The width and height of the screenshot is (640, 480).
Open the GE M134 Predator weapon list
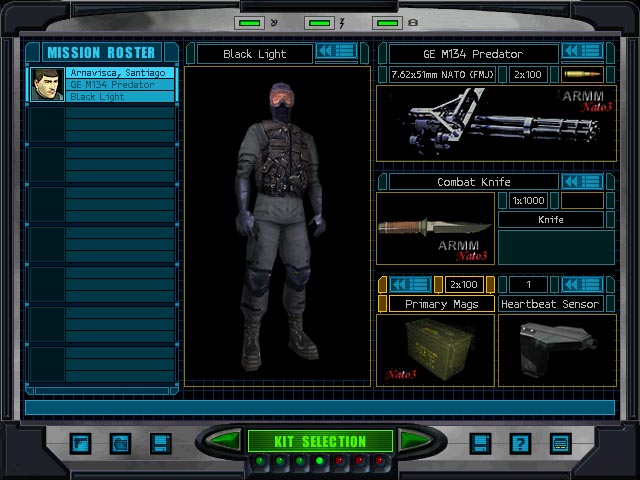(x=582, y=51)
